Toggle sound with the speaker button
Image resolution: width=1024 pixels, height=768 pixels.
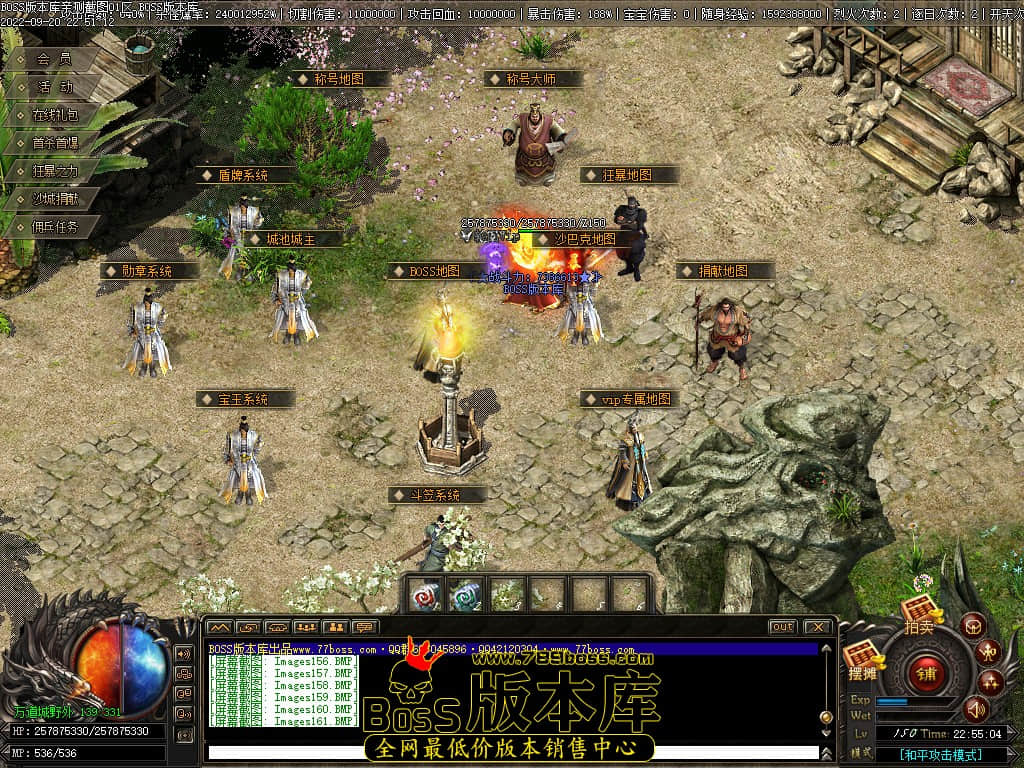974,709
